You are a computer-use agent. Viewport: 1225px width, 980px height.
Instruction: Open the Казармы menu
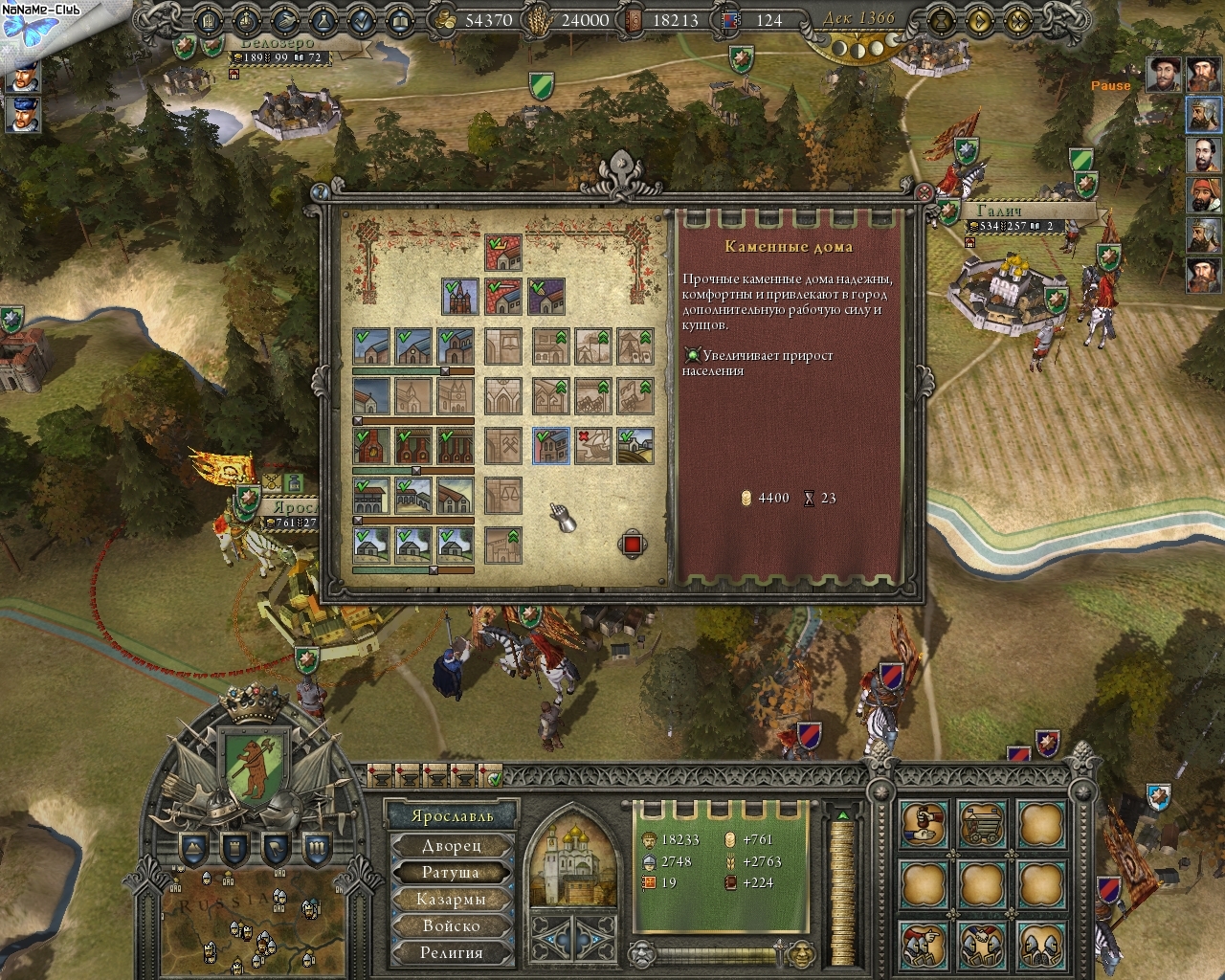pyautogui.click(x=452, y=900)
